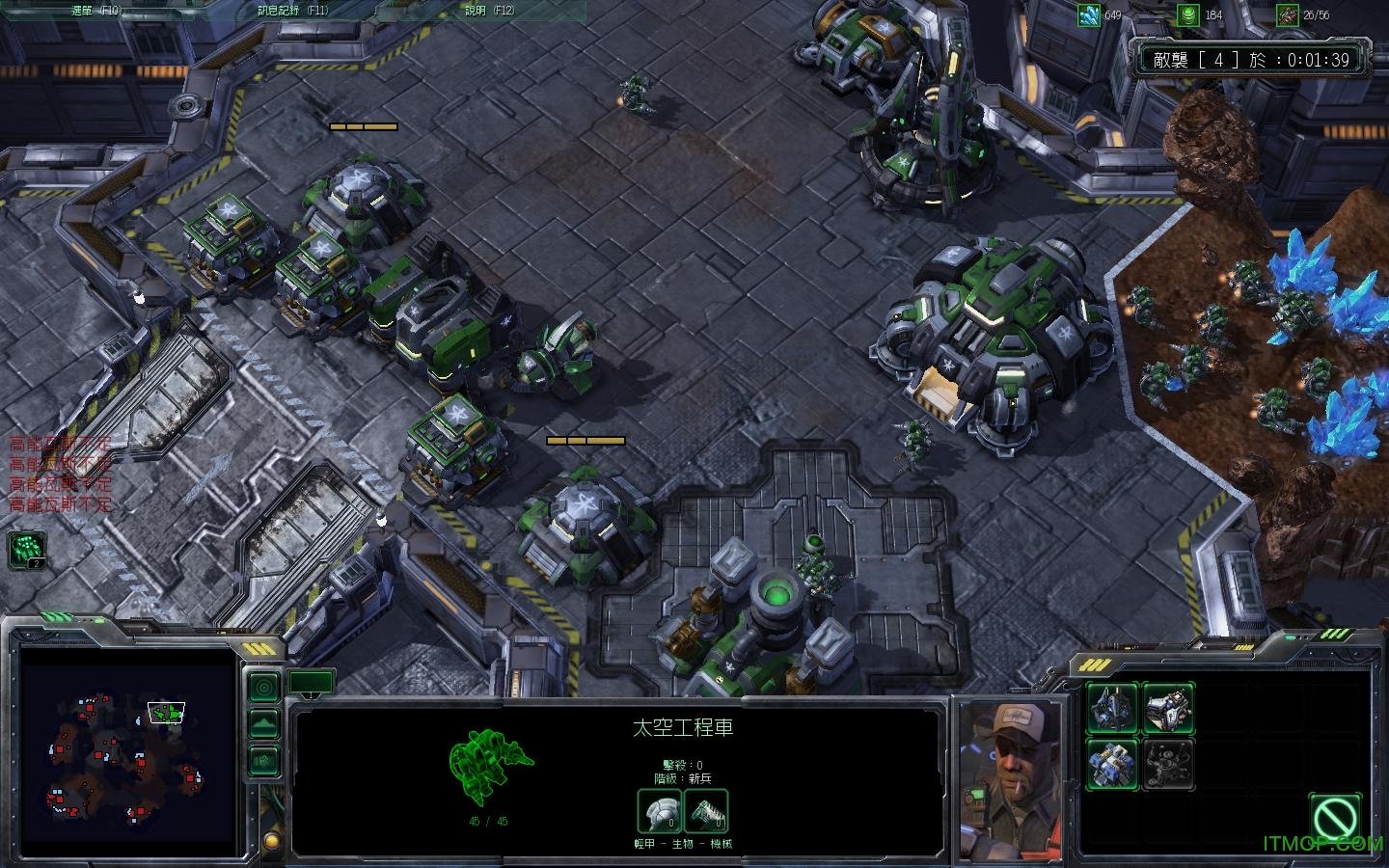
Task: Click the infantry weapons upgrade icon
Action: point(706,812)
